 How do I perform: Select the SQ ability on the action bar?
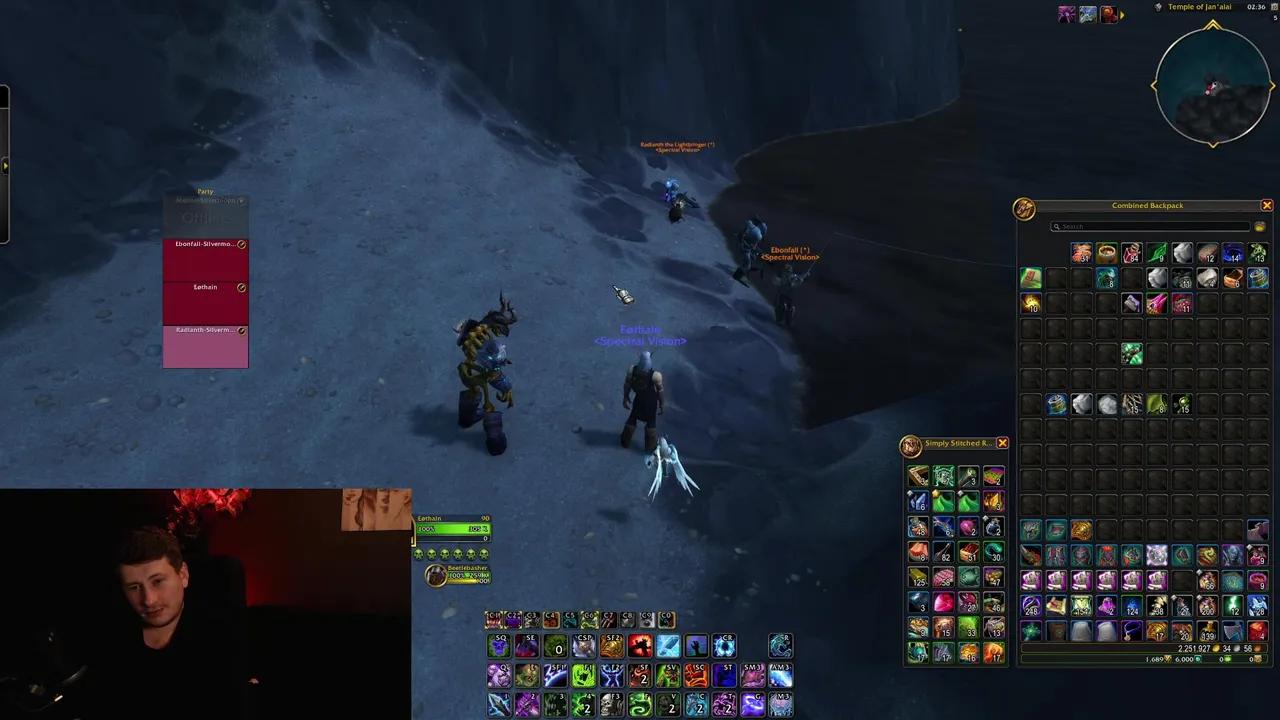(x=497, y=646)
